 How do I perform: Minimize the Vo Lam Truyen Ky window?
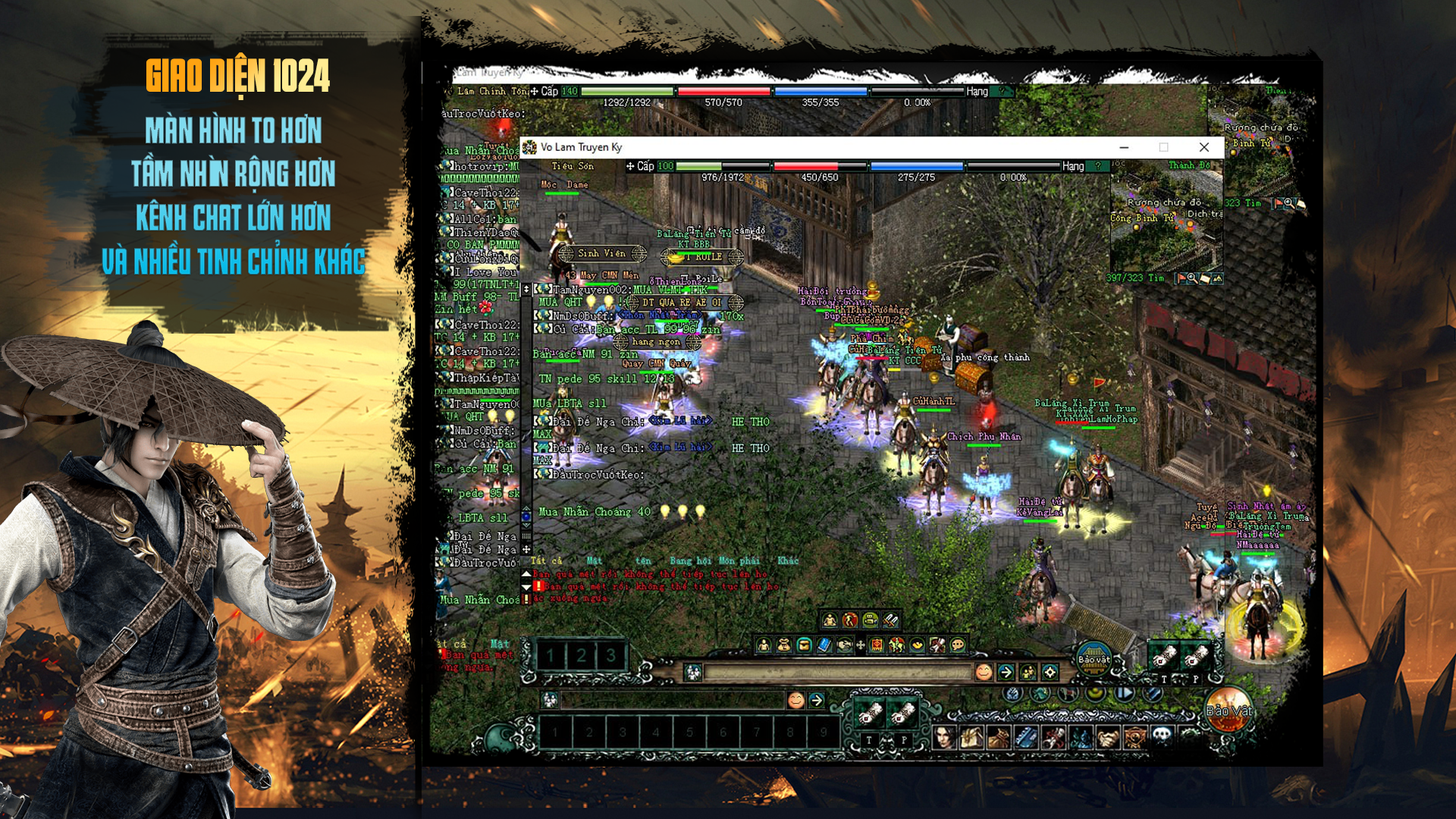pos(1124,147)
